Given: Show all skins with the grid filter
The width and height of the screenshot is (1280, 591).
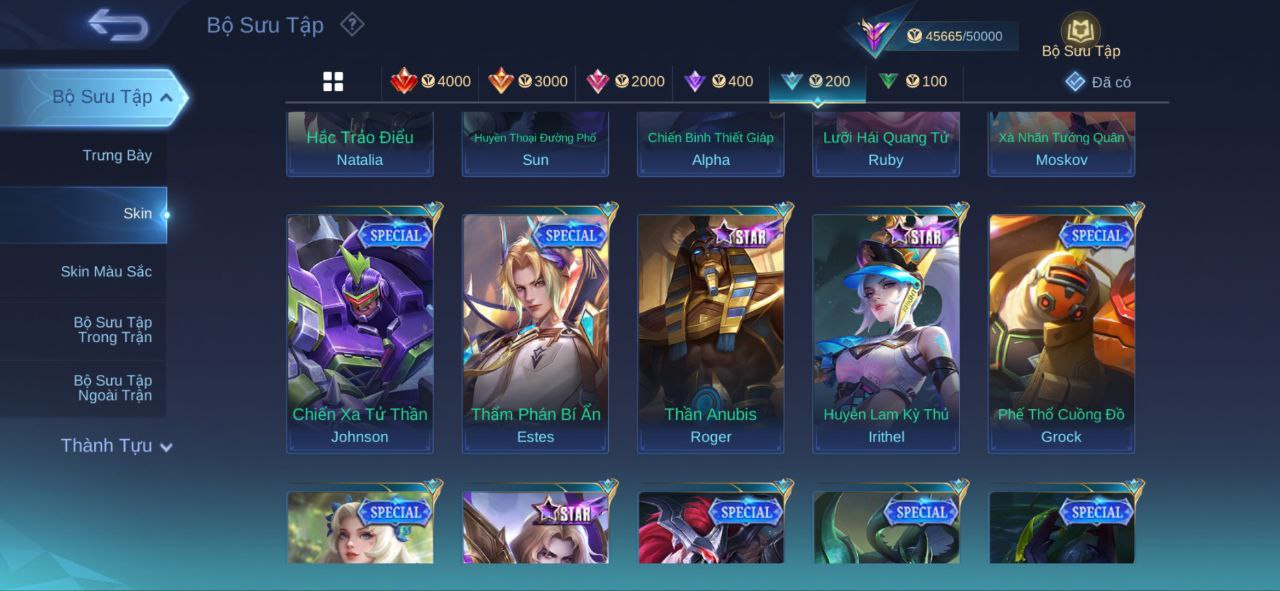Looking at the screenshot, I should (333, 82).
